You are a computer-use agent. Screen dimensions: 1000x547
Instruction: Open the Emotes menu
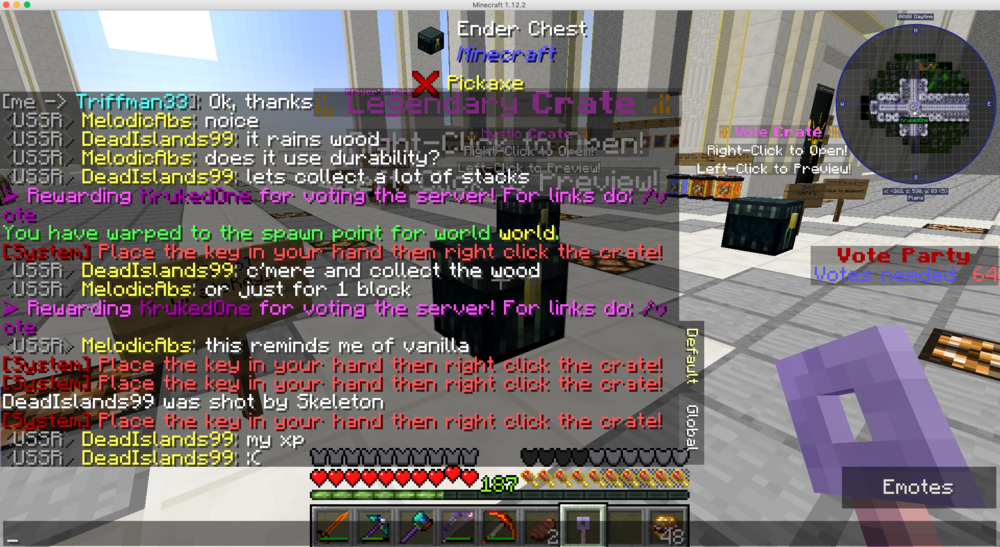pos(917,488)
